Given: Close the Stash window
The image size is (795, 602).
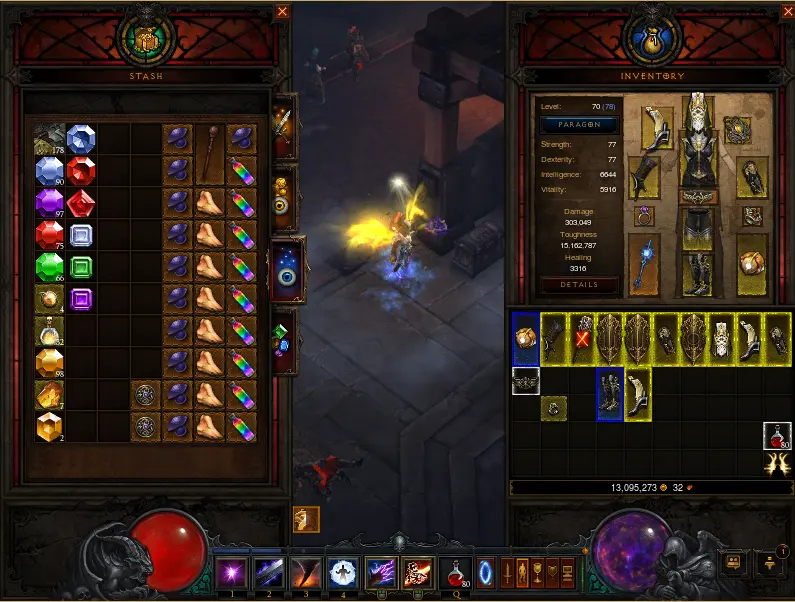Looking at the screenshot, I should (x=282, y=12).
